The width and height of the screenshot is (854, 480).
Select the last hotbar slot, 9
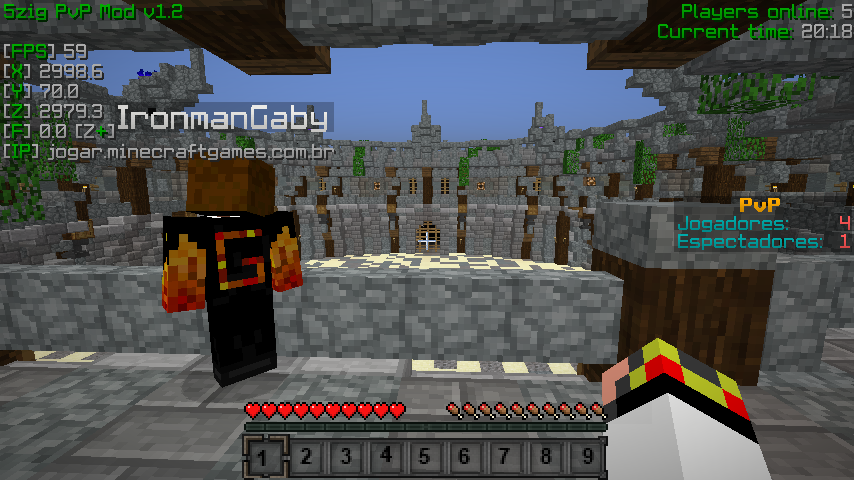pos(586,458)
